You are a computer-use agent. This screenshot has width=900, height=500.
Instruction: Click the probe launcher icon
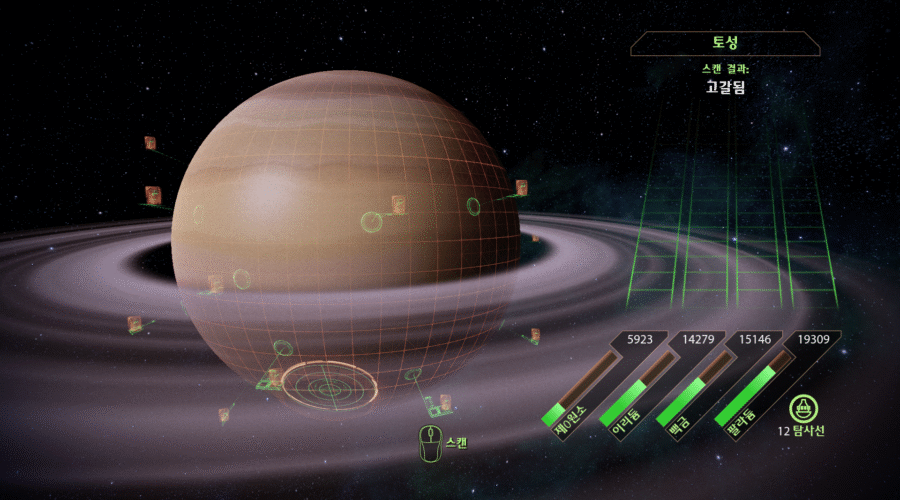800,408
